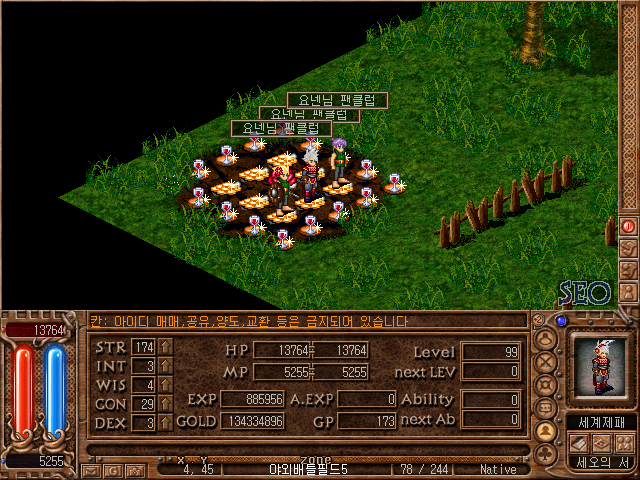Click the camera screenshot button
This screenshot has width=640, height=480.
(x=134, y=469)
